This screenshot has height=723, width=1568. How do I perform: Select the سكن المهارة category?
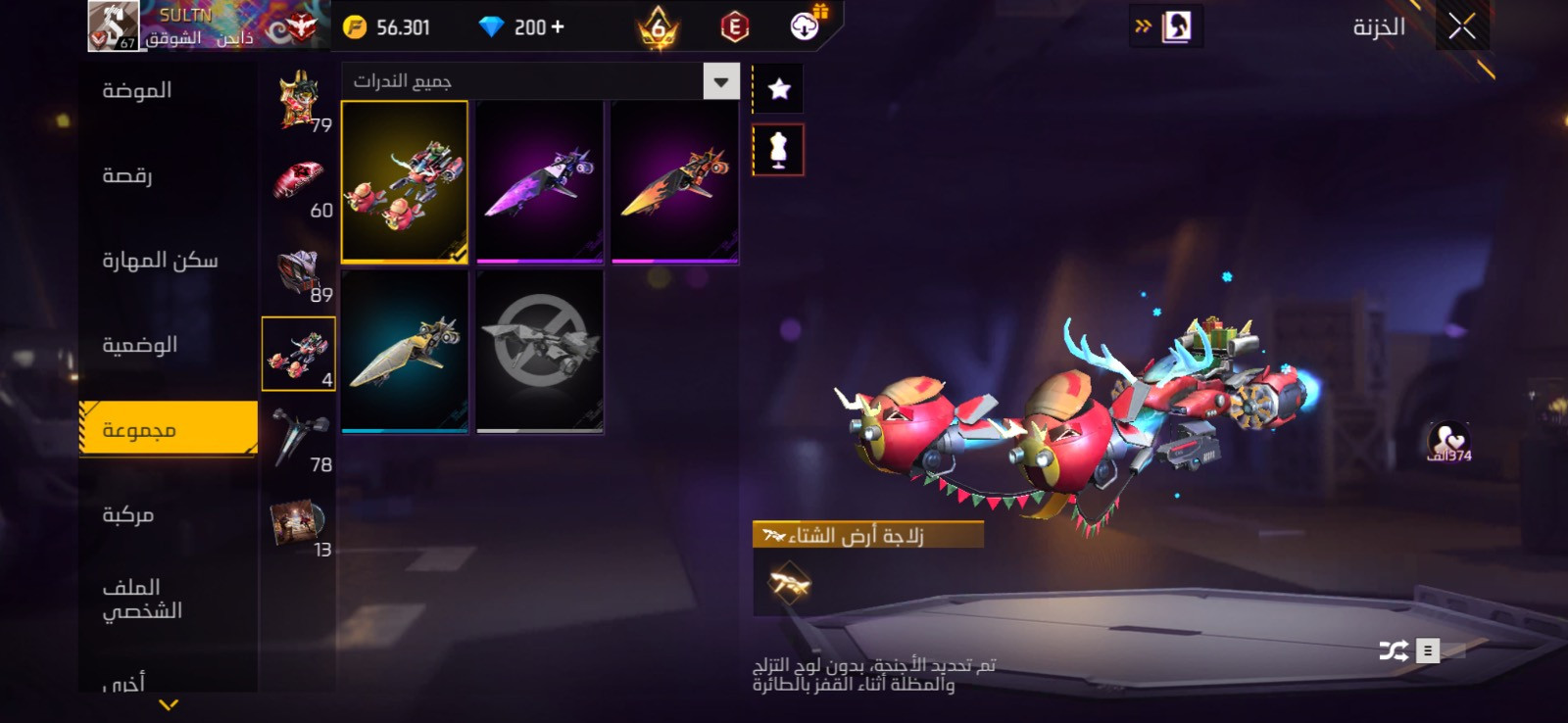click(160, 261)
